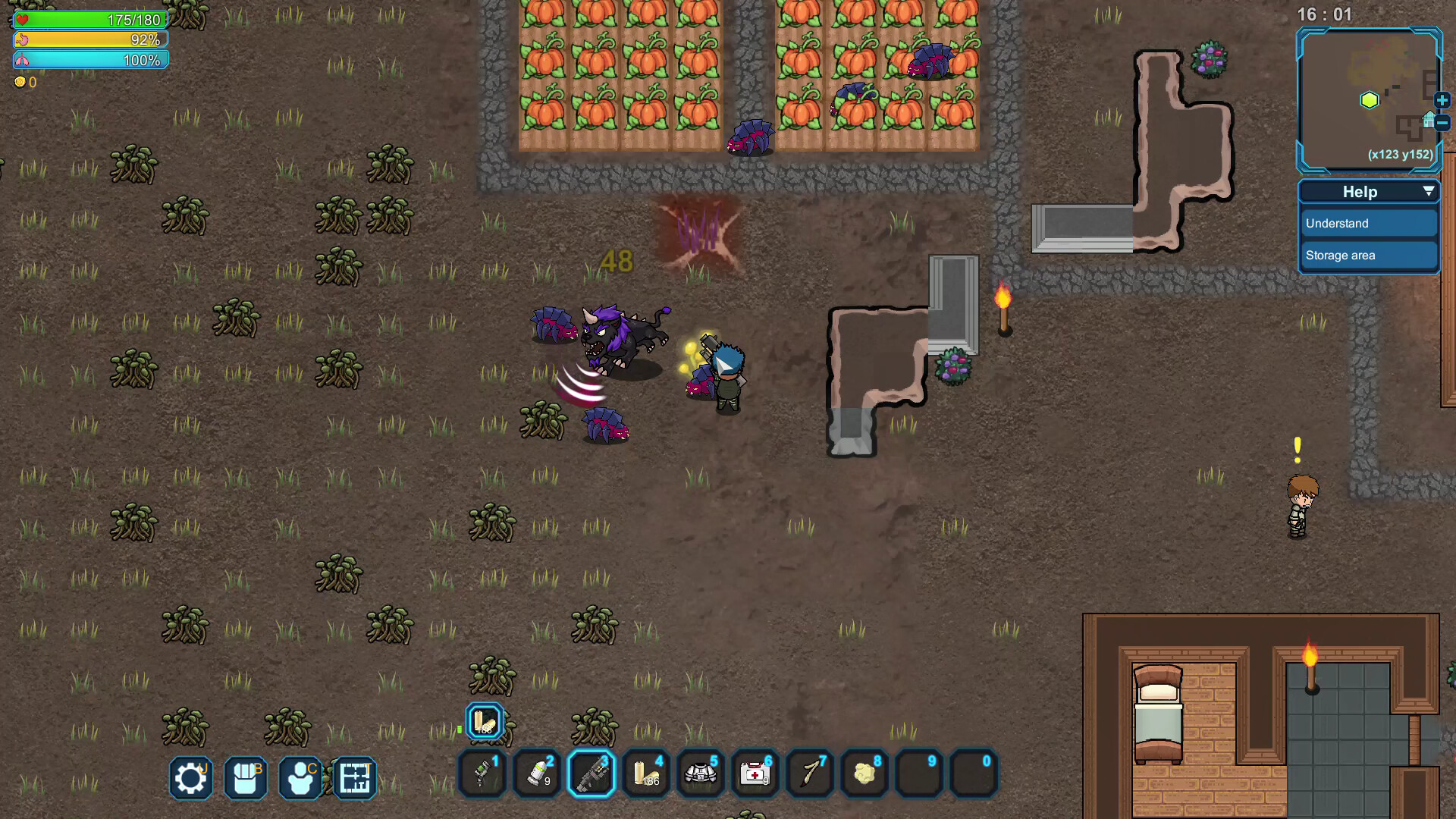Open the home icon on the minimap

tap(1428, 120)
